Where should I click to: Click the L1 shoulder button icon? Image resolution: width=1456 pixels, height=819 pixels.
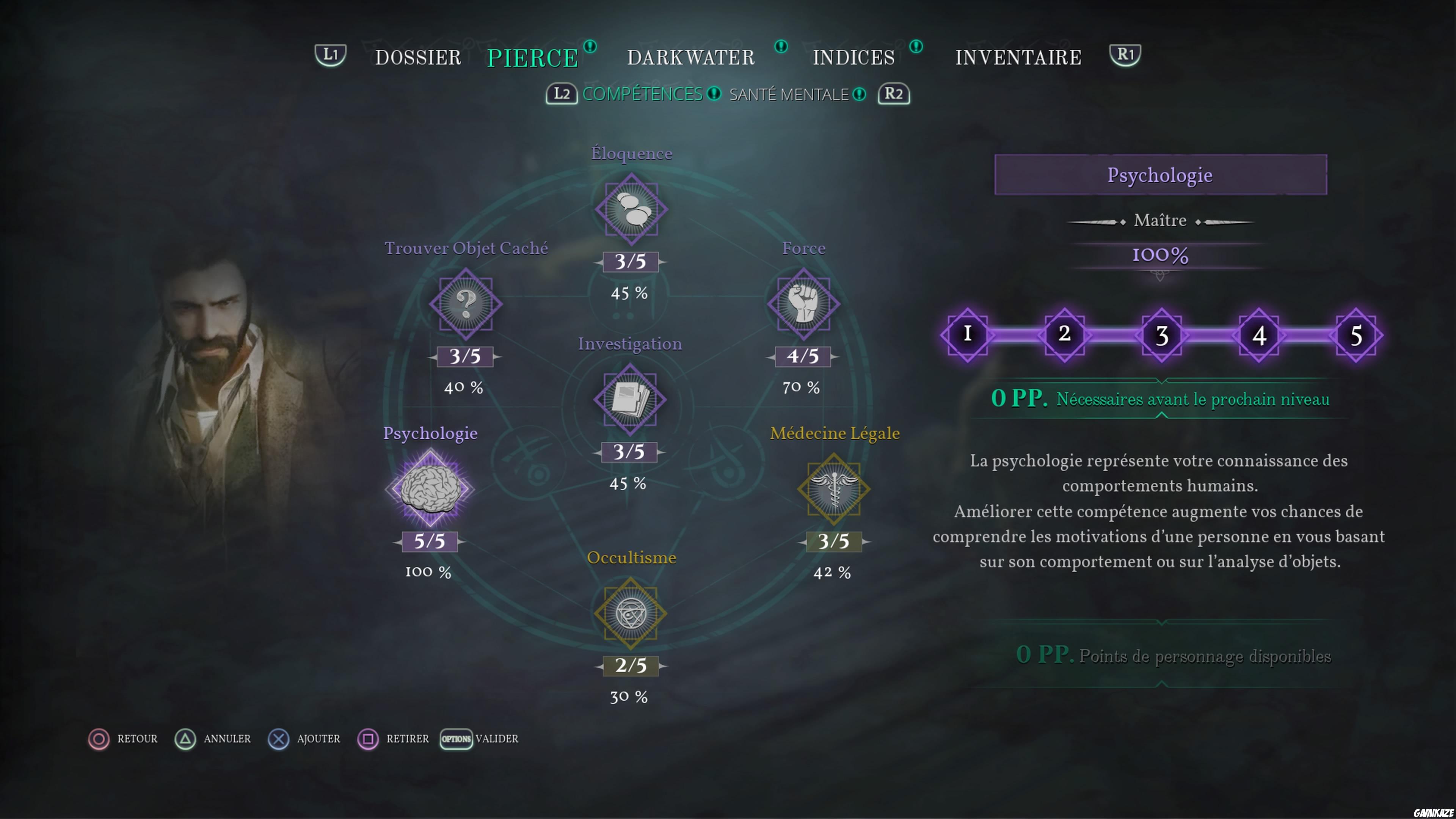[x=330, y=55]
